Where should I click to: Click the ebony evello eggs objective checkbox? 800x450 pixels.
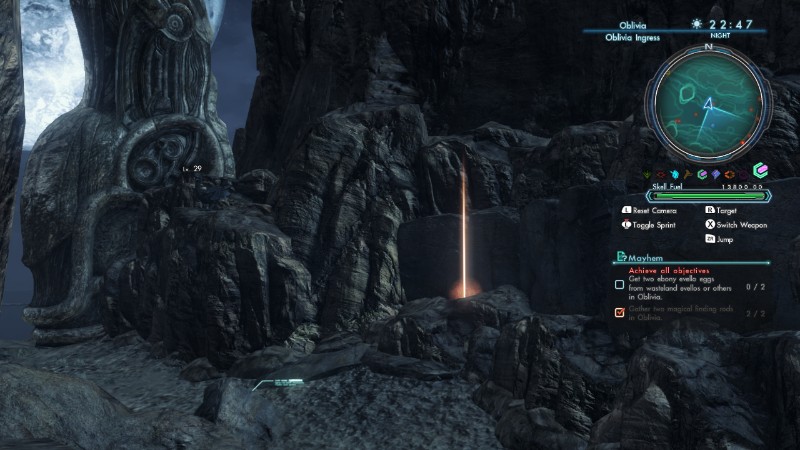(620, 285)
